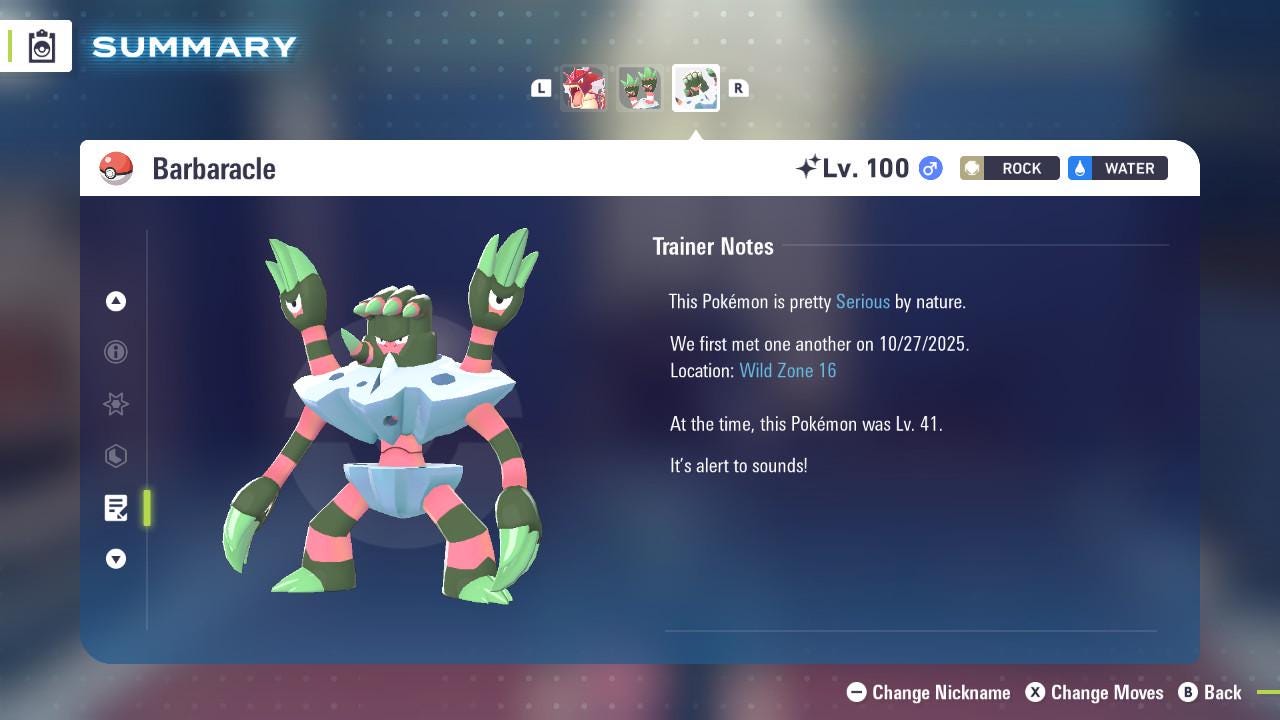Switch to the Barbaracle summary tab
1280x720 pixels.
pos(696,88)
